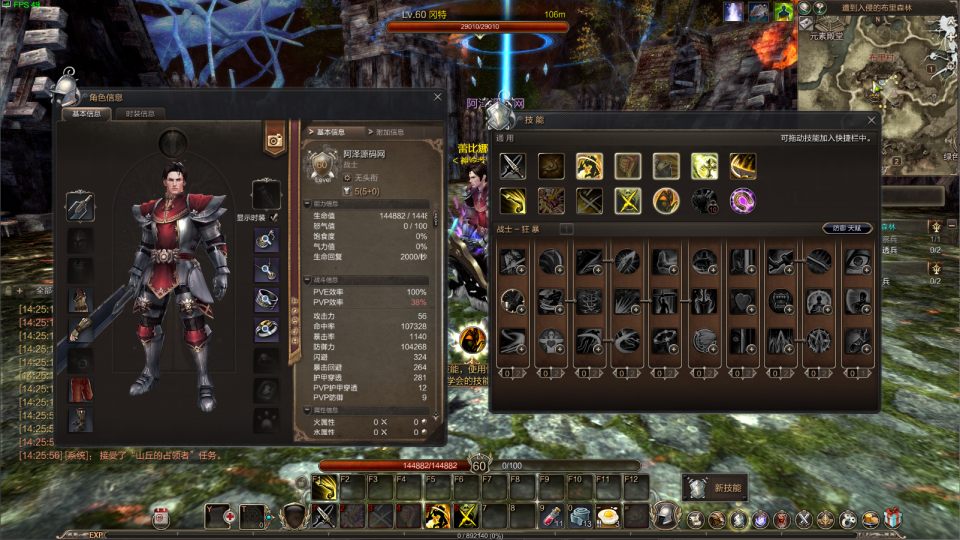Select the 基本信息 tab under the window title

[x=86, y=114]
